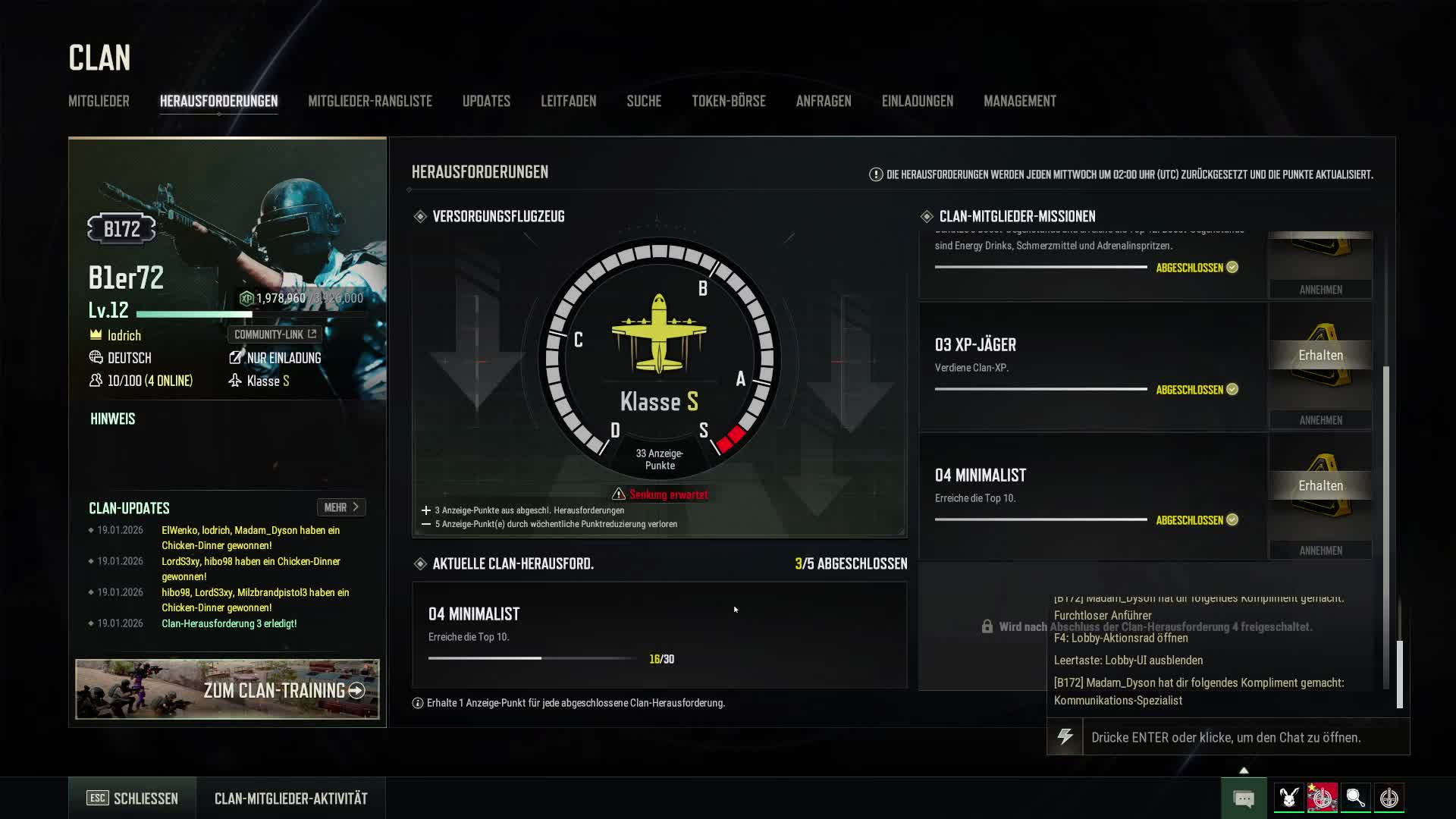Open Clan-Mitglieder-Aktivität
The height and width of the screenshot is (819, 1456).
coord(290,798)
